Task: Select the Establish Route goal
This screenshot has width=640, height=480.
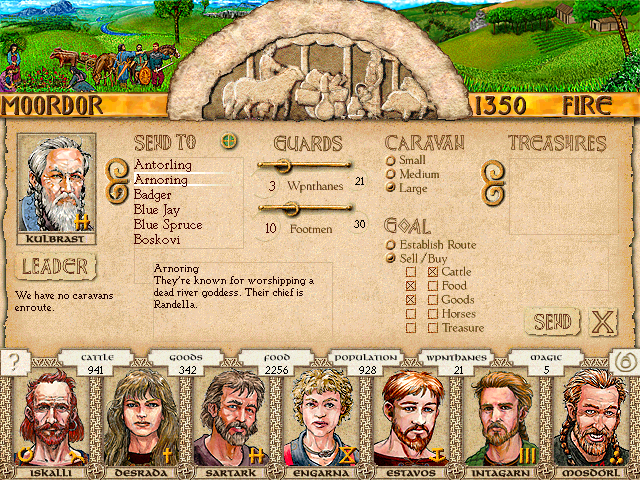Action: pyautogui.click(x=390, y=244)
